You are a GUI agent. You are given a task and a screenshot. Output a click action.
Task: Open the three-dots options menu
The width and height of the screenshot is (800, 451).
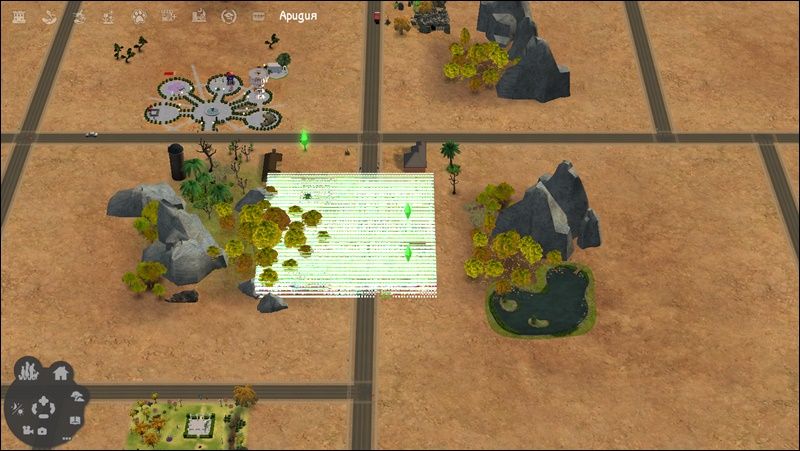click(x=66, y=437)
